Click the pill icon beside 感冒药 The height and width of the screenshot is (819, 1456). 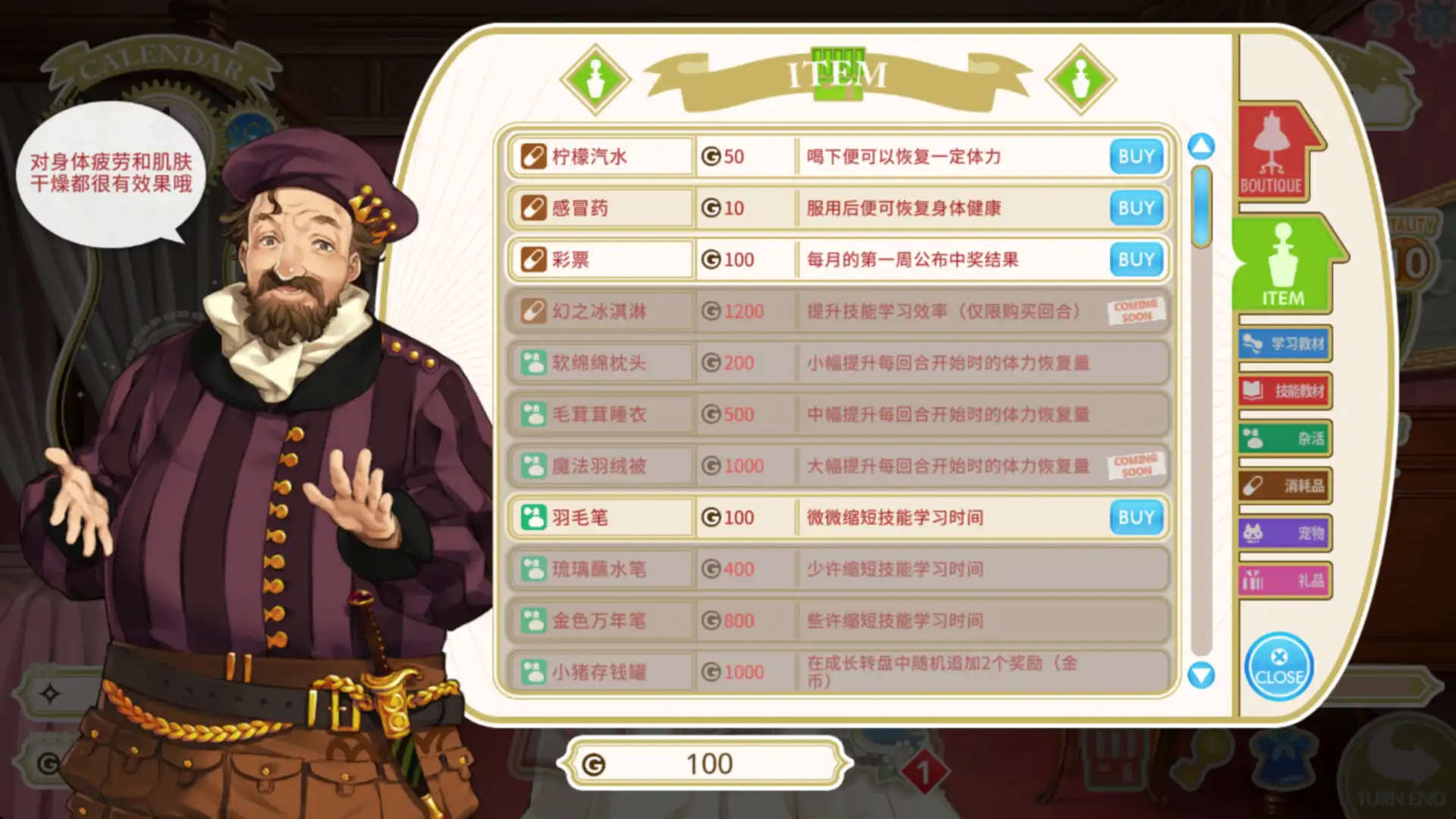click(533, 208)
